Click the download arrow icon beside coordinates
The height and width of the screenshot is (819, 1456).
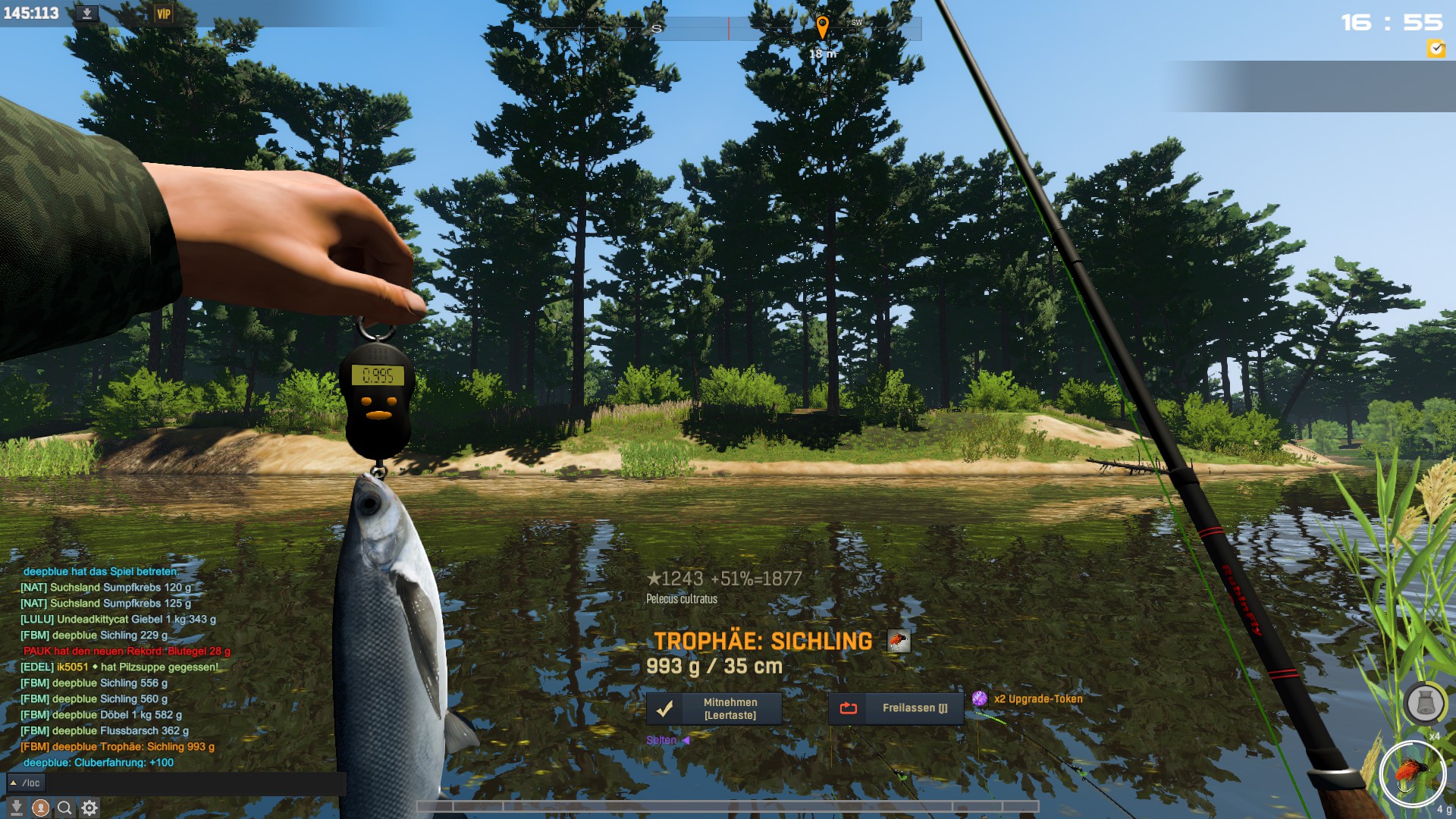pos(87,14)
